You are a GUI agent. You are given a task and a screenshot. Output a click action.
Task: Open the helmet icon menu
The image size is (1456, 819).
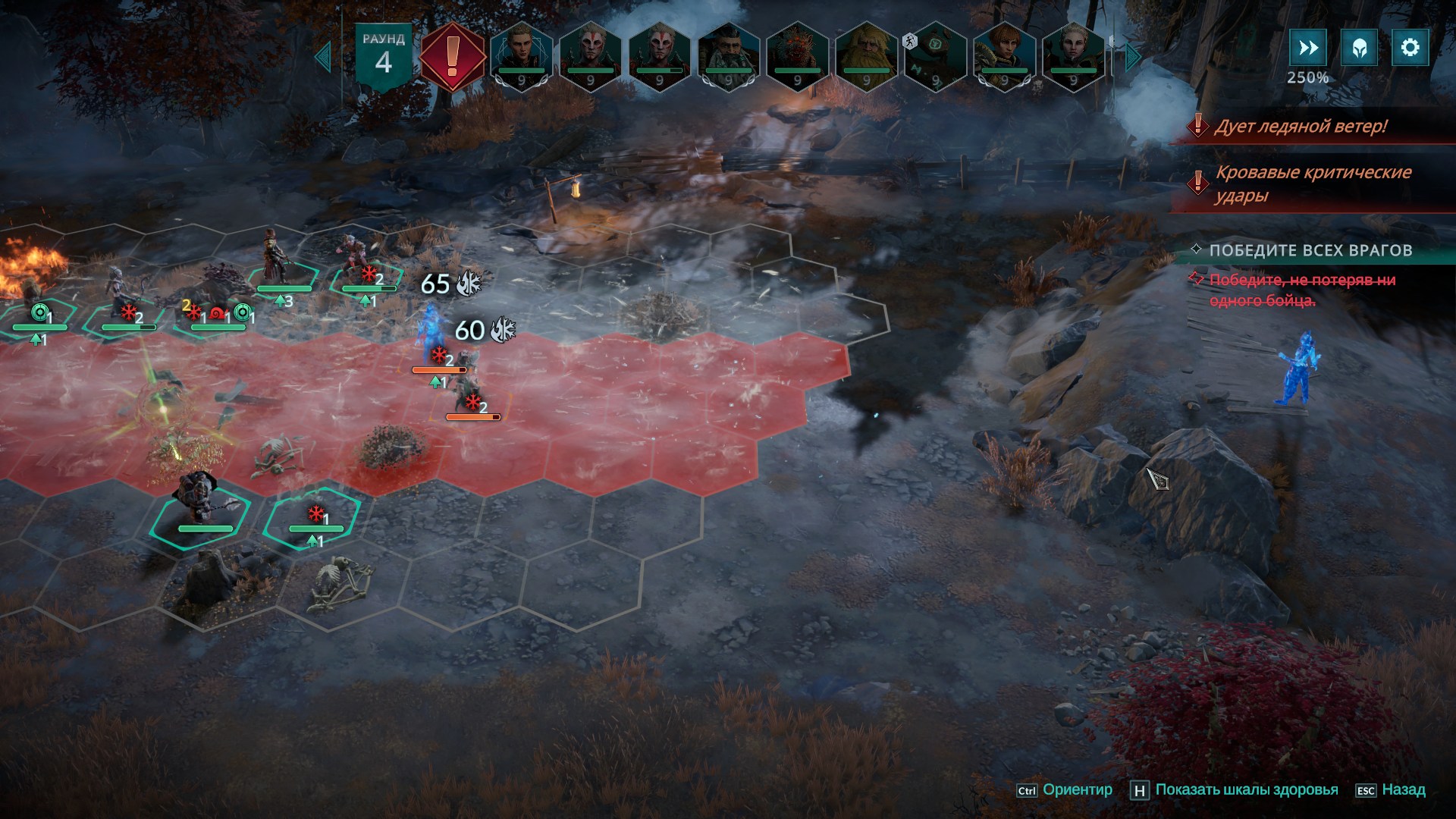1359,48
